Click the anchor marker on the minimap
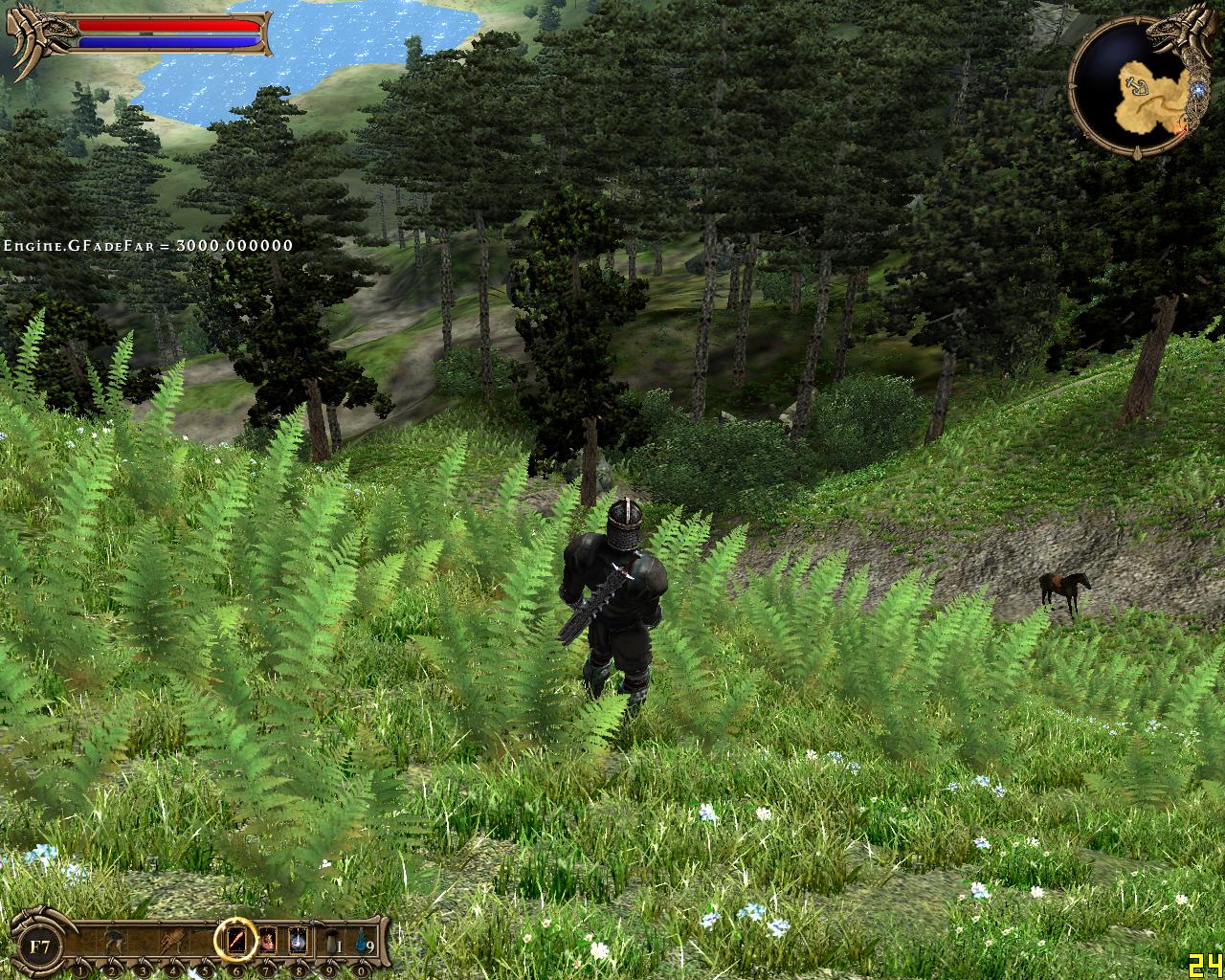 coord(1138,88)
